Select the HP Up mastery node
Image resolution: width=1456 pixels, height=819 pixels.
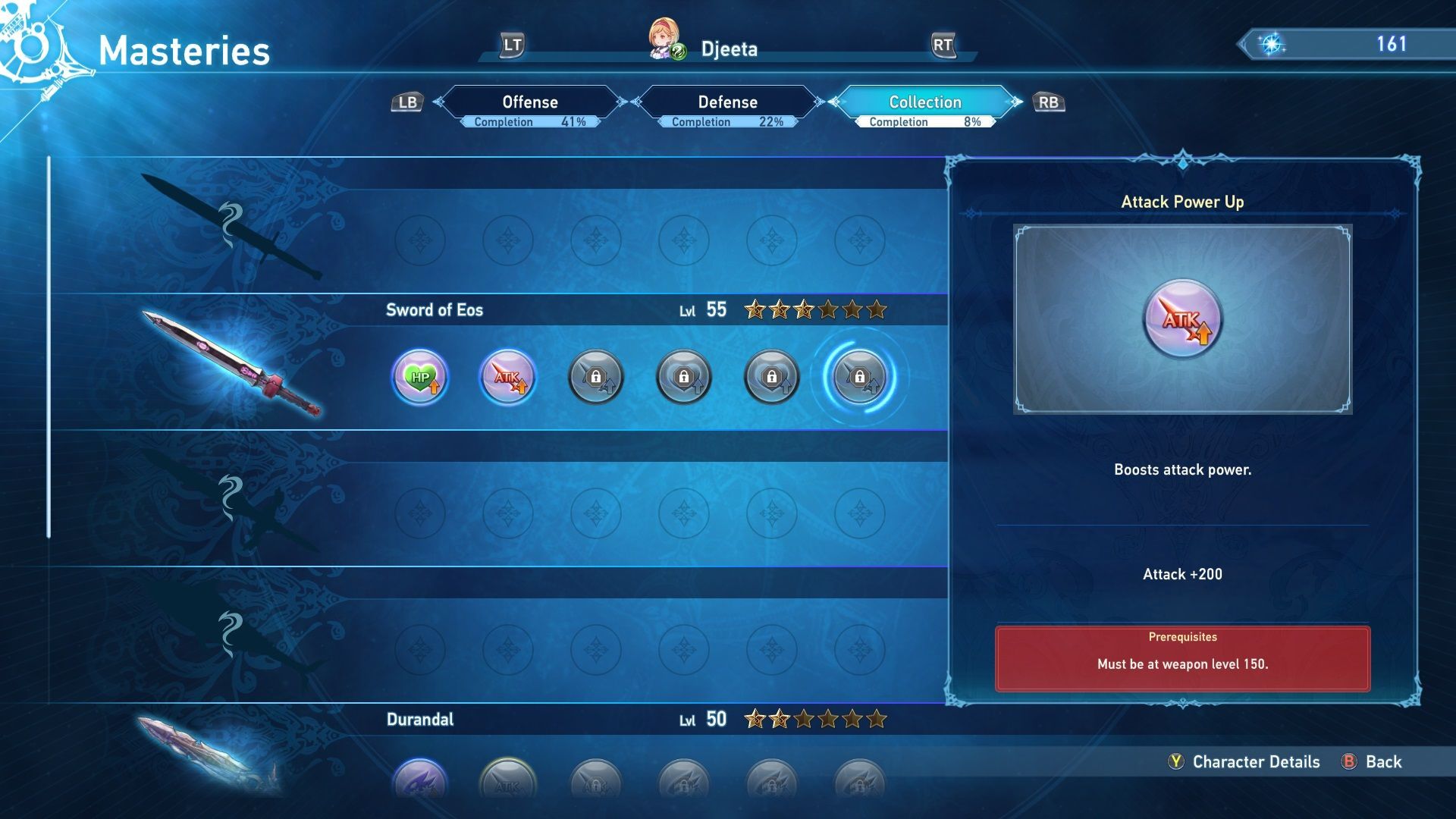click(420, 377)
